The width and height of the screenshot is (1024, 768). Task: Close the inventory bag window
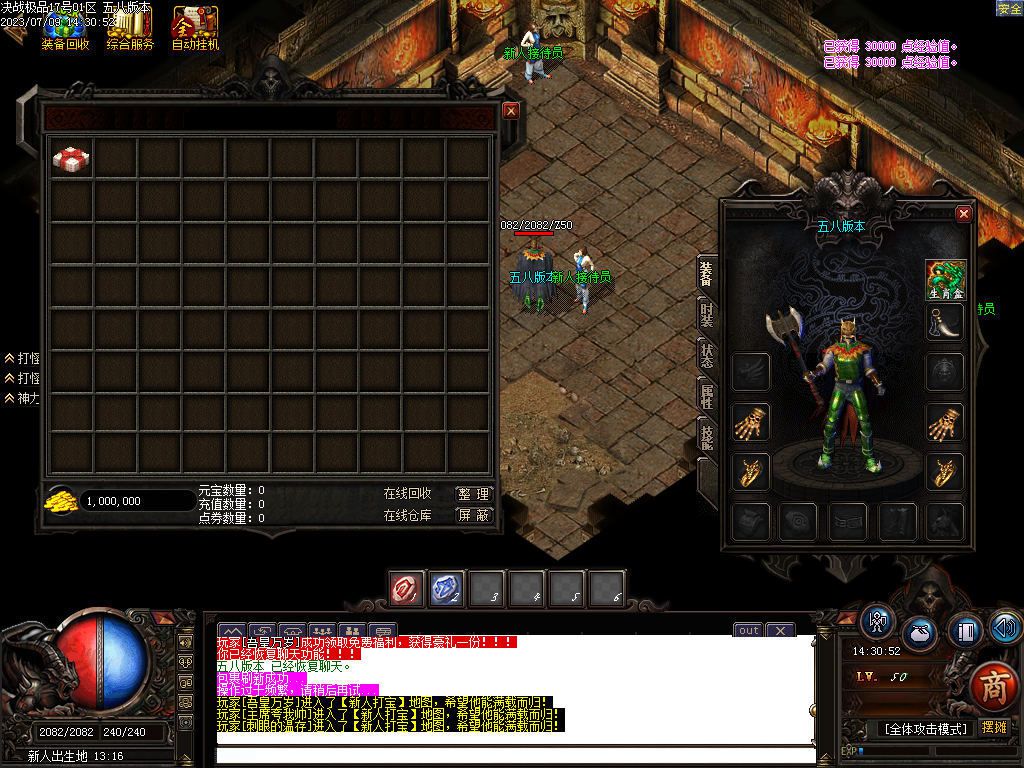coord(511,111)
